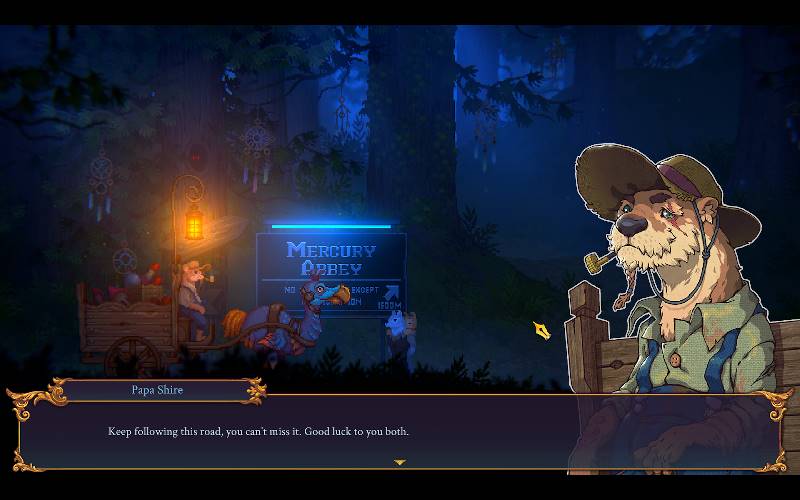800x500 pixels.
Task: Advance dialogue with the yellow continue arrow
Action: click(x=400, y=462)
